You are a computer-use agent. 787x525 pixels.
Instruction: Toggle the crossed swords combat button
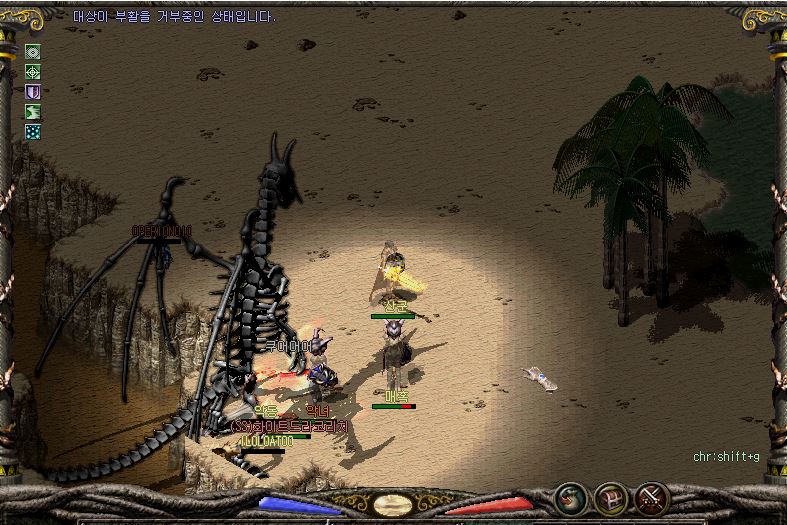pos(651,497)
